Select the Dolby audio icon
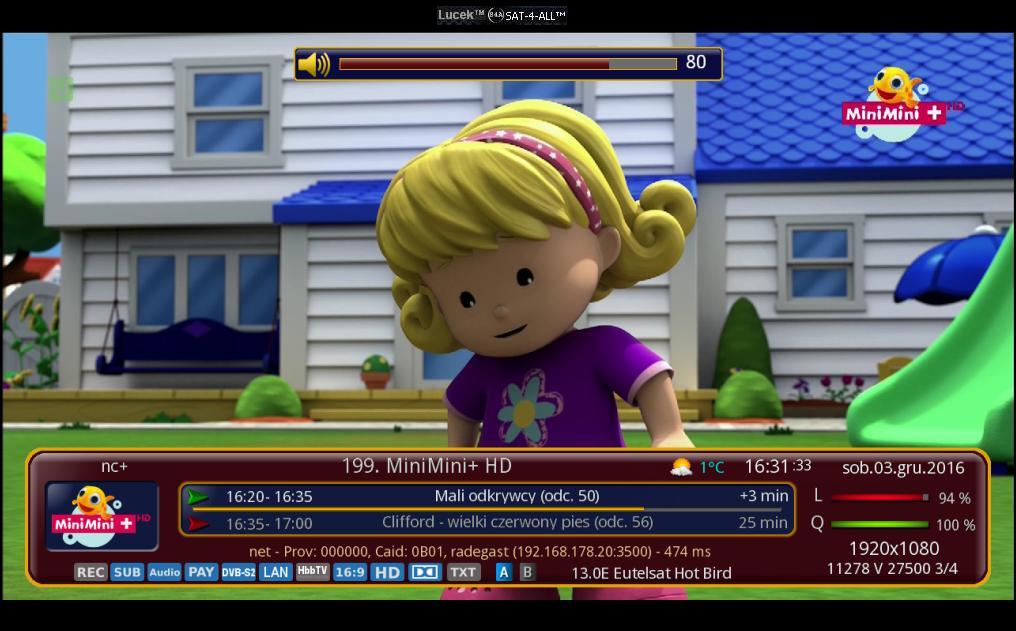This screenshot has height=631, width=1016. coord(425,572)
